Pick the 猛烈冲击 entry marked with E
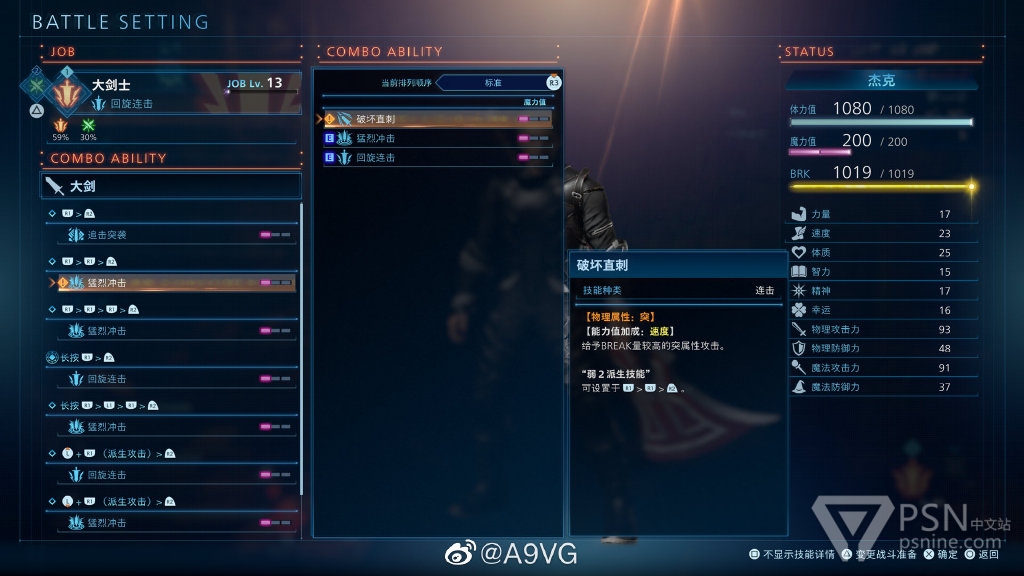 [437, 138]
